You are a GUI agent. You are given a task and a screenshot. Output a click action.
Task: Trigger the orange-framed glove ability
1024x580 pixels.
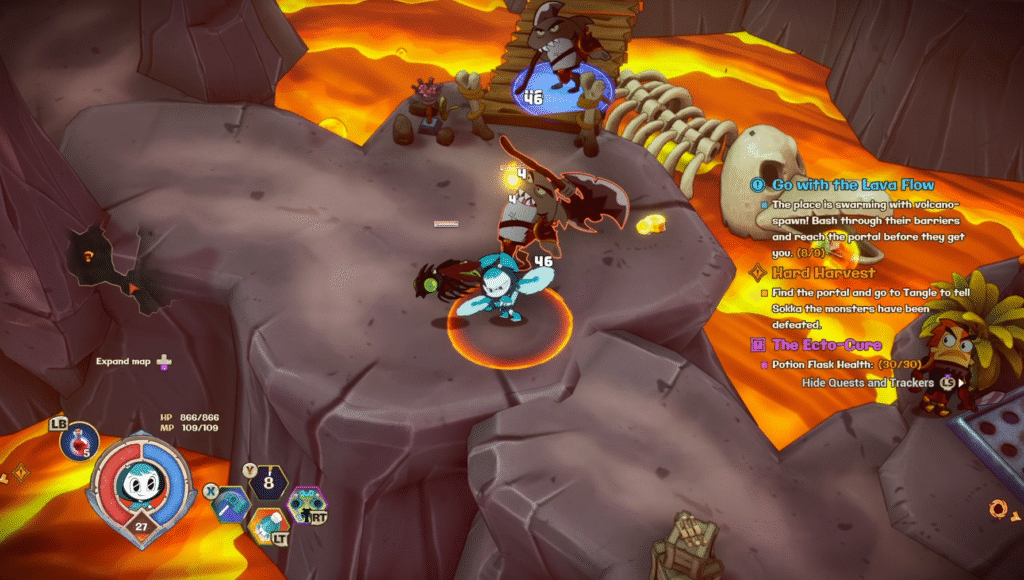[x=266, y=524]
